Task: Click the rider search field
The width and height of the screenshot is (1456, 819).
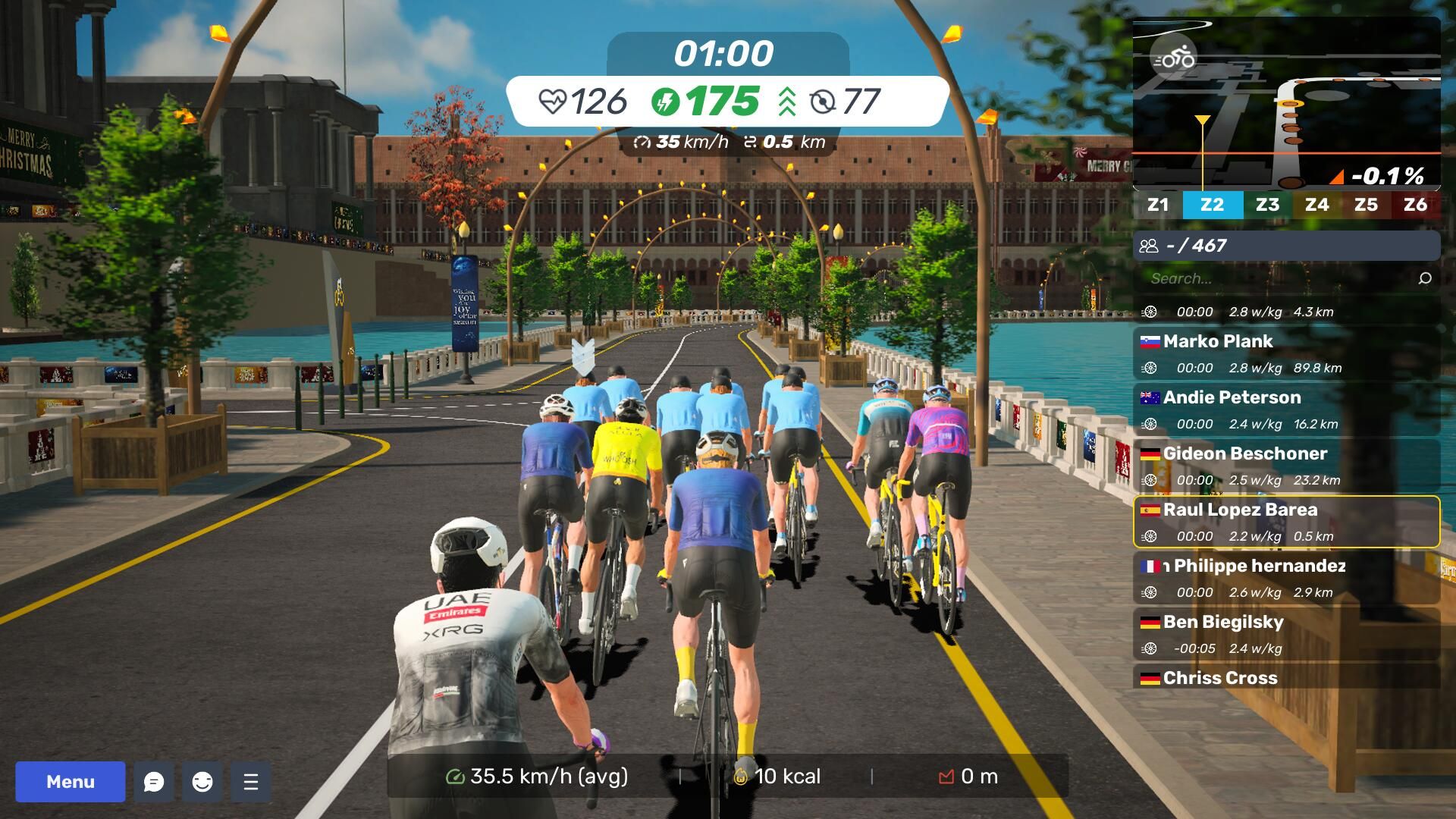Action: pyautogui.click(x=1274, y=278)
